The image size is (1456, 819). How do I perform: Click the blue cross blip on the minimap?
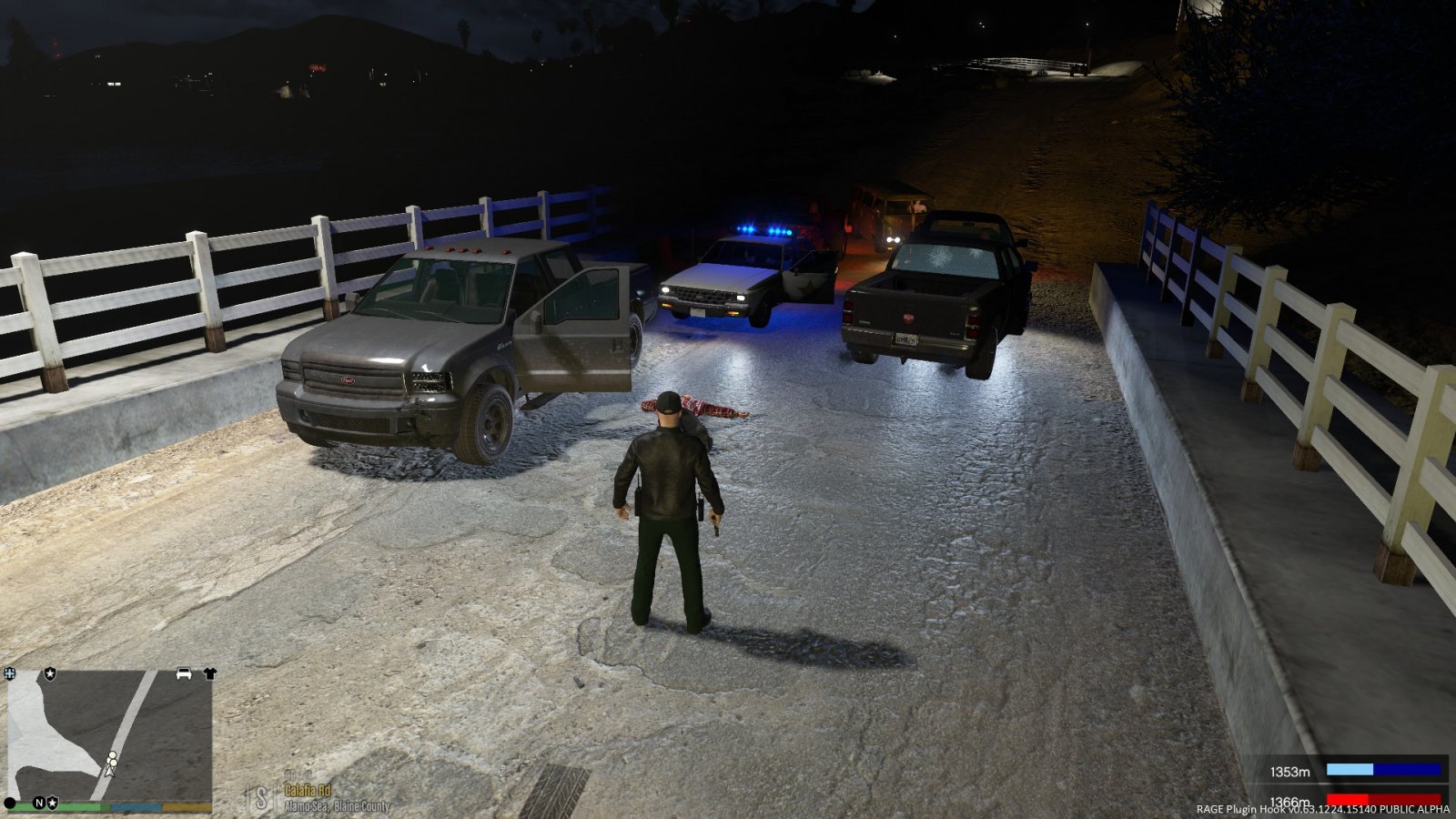[10, 673]
